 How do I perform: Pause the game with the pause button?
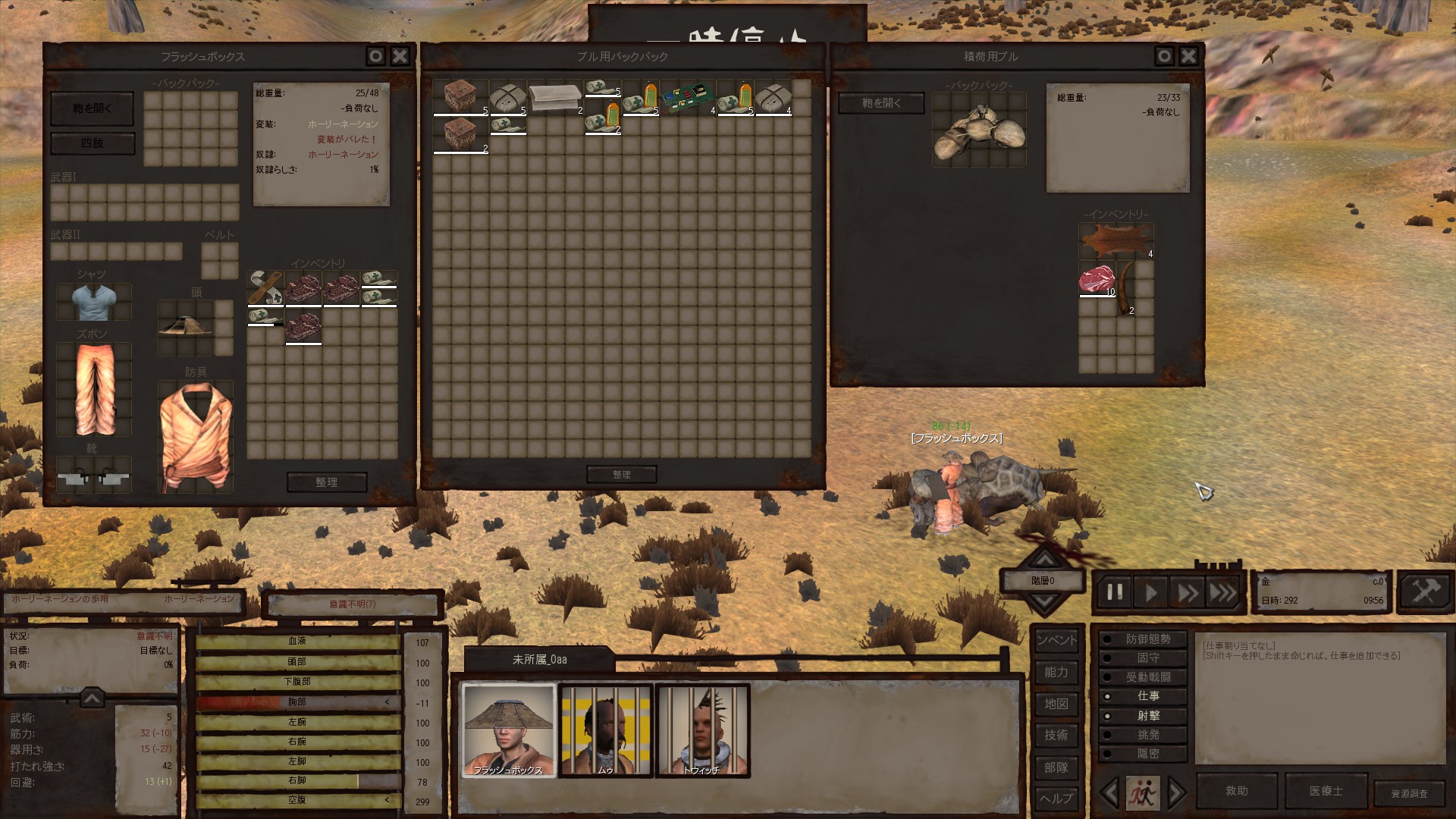1115,592
